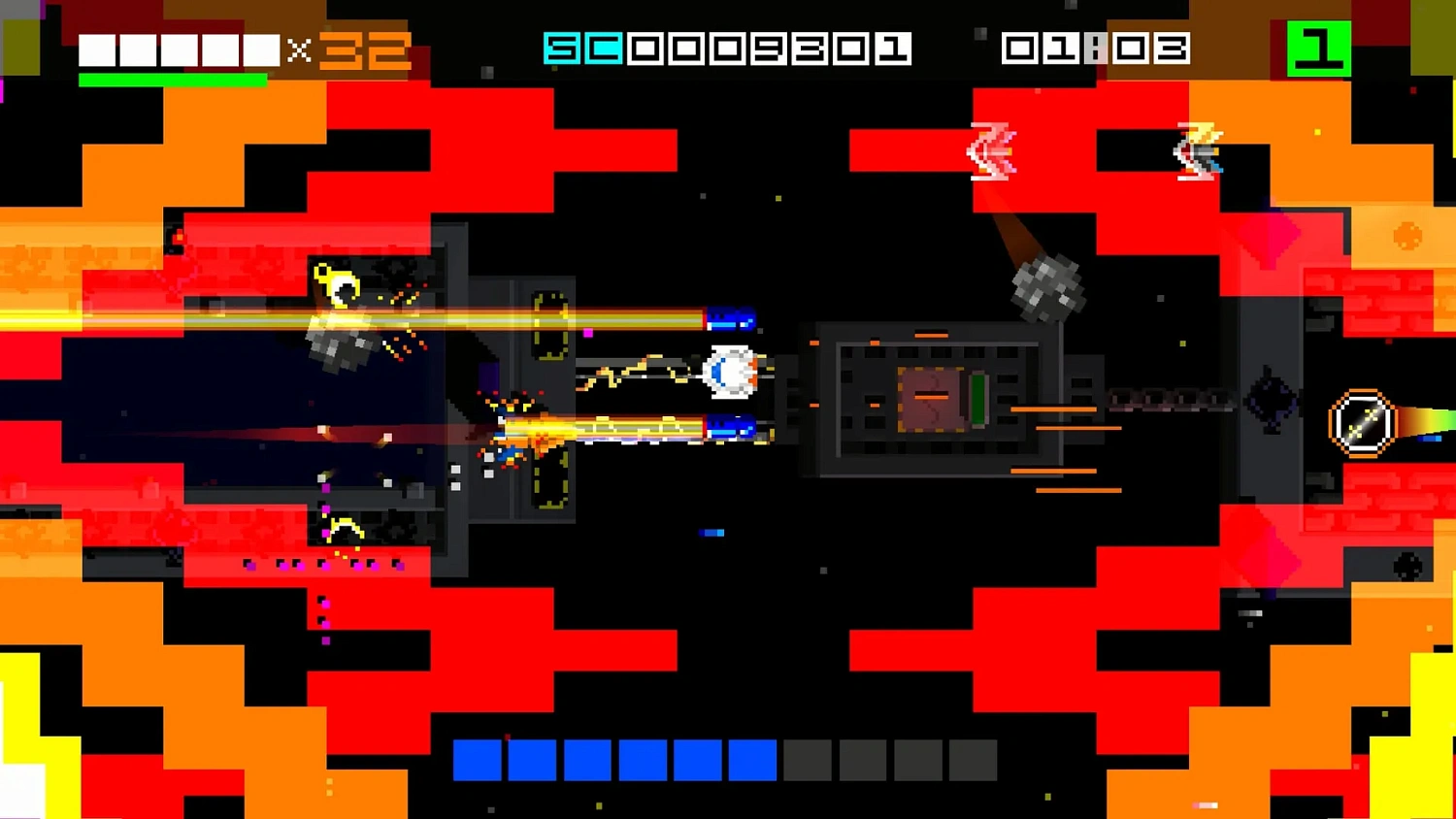The height and width of the screenshot is (819, 1456).
Task: Target the spinning asteroid below the enemy ships
Action: click(1048, 288)
